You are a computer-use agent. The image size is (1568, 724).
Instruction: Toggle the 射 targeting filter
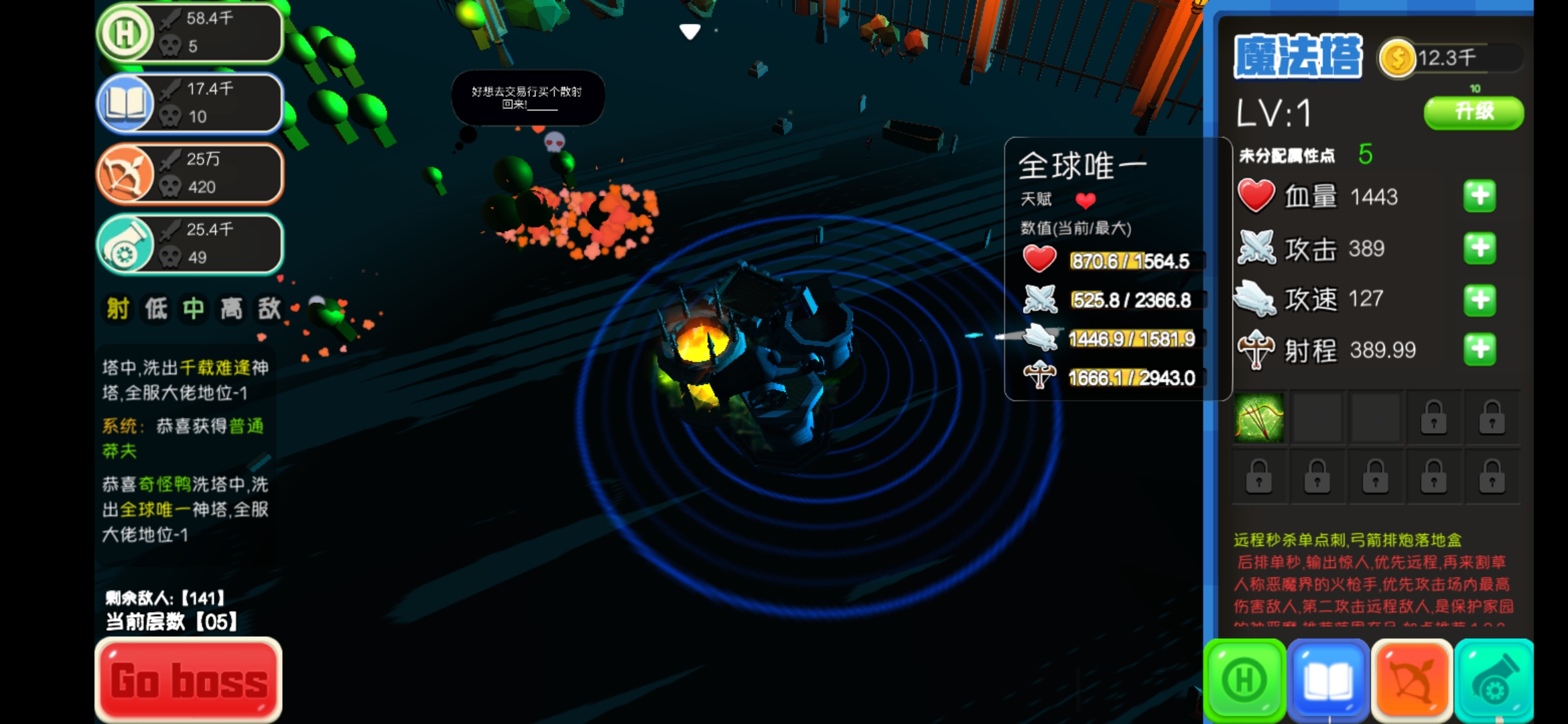pos(116,309)
